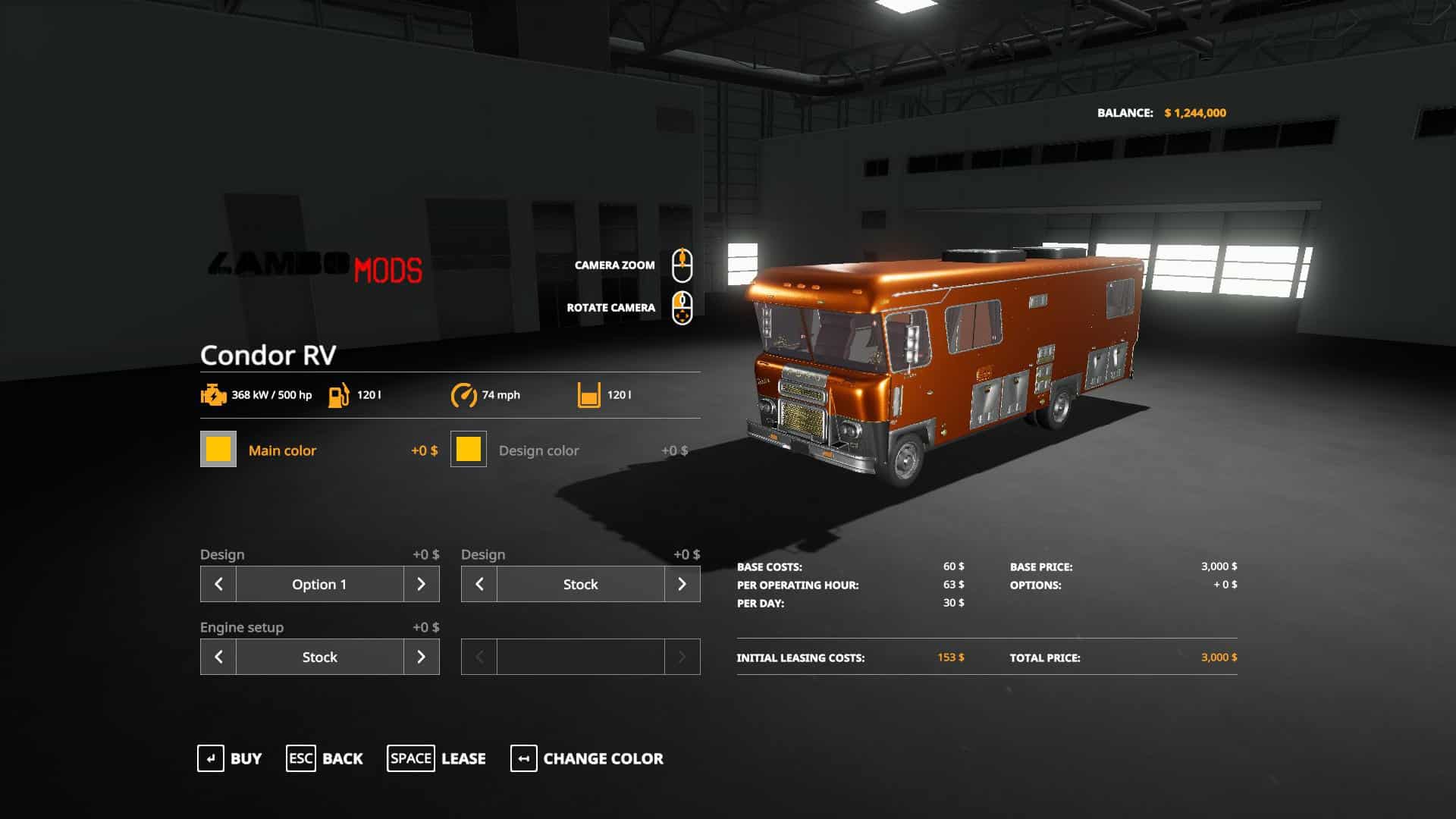This screenshot has width=1456, height=819.
Task: Click the right arrow beside the Design Stock value
Action: (x=682, y=584)
